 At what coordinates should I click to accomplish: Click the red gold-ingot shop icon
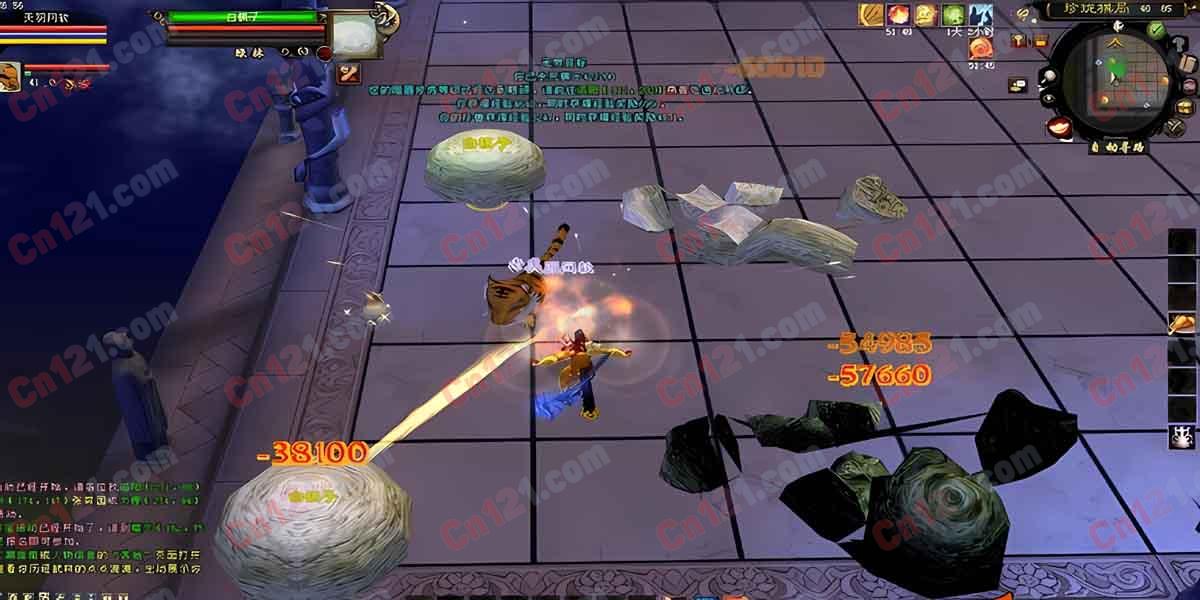(x=1060, y=127)
